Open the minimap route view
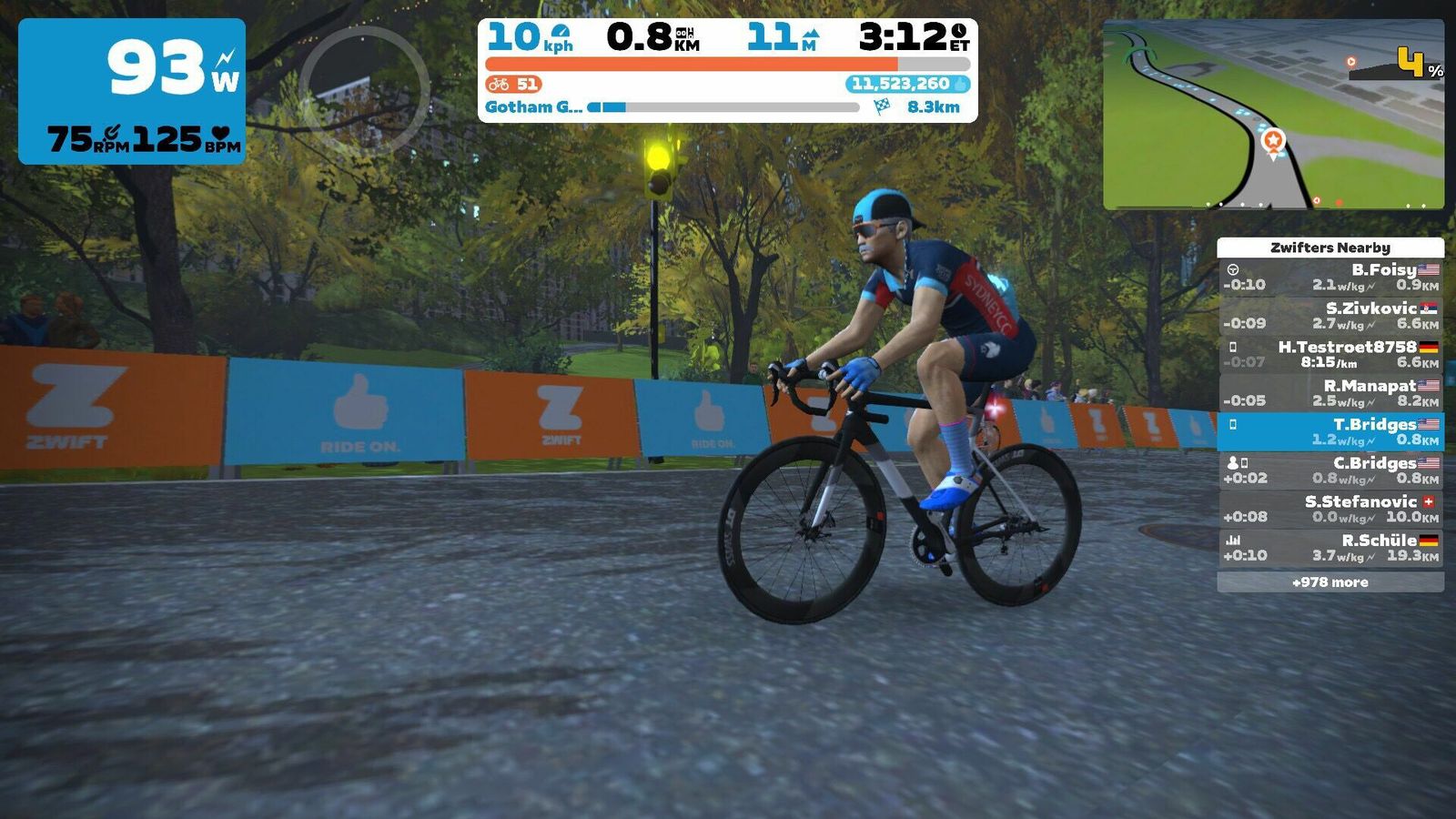The width and height of the screenshot is (1456, 819). point(1273,115)
